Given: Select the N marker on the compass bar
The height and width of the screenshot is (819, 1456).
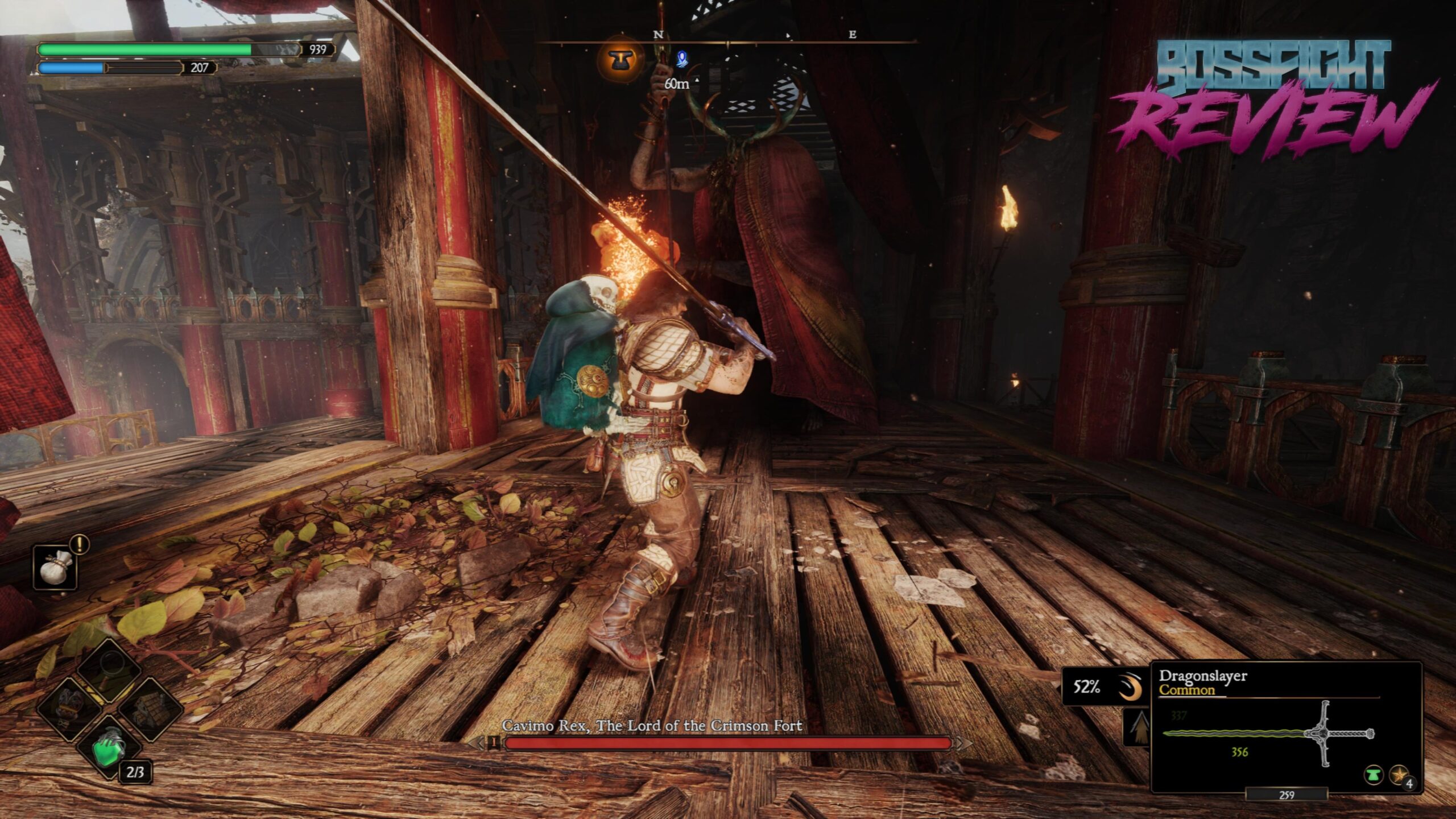Looking at the screenshot, I should click(657, 35).
